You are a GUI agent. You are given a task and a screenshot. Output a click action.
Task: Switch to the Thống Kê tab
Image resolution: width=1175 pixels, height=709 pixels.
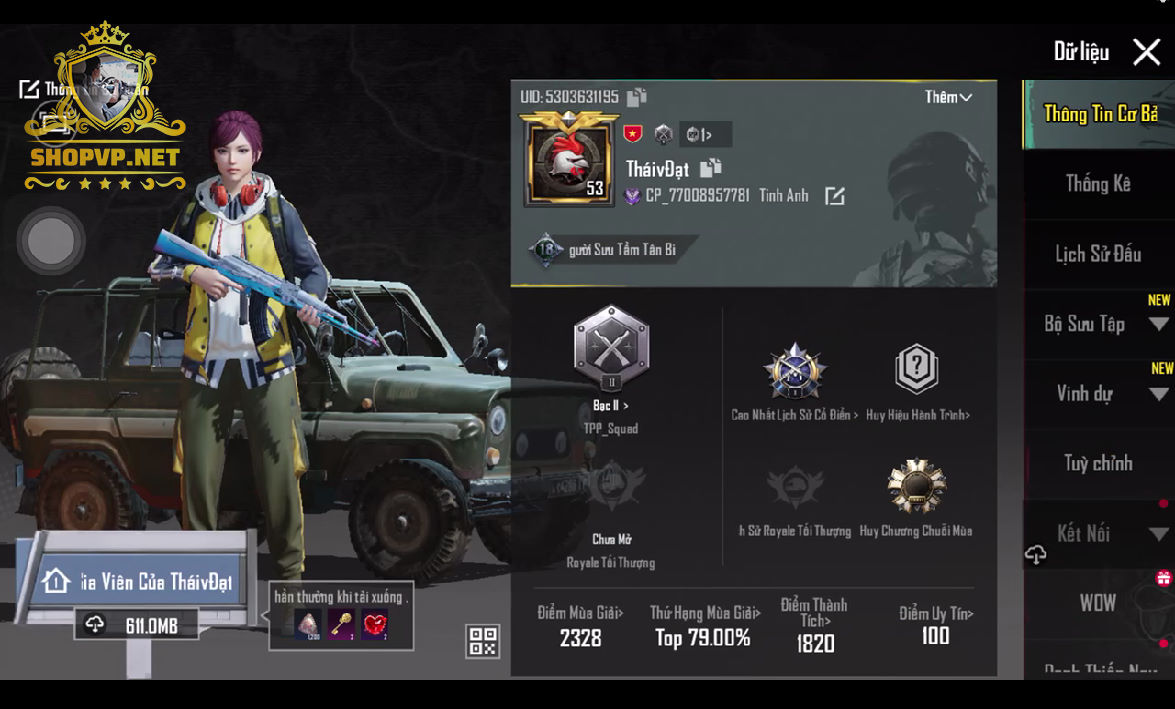[1097, 184]
